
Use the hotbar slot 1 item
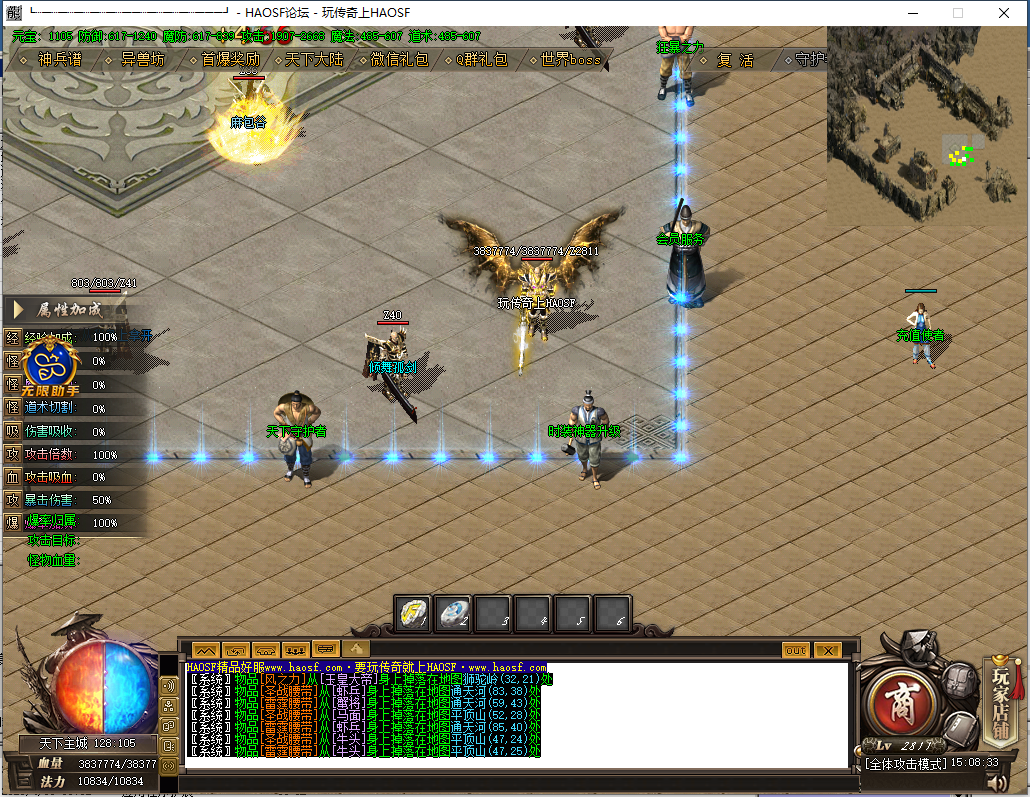tap(413, 614)
